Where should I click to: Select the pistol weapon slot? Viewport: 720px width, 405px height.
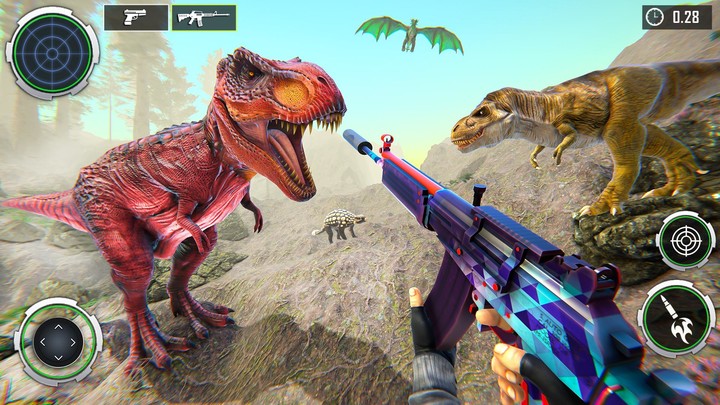pos(136,17)
